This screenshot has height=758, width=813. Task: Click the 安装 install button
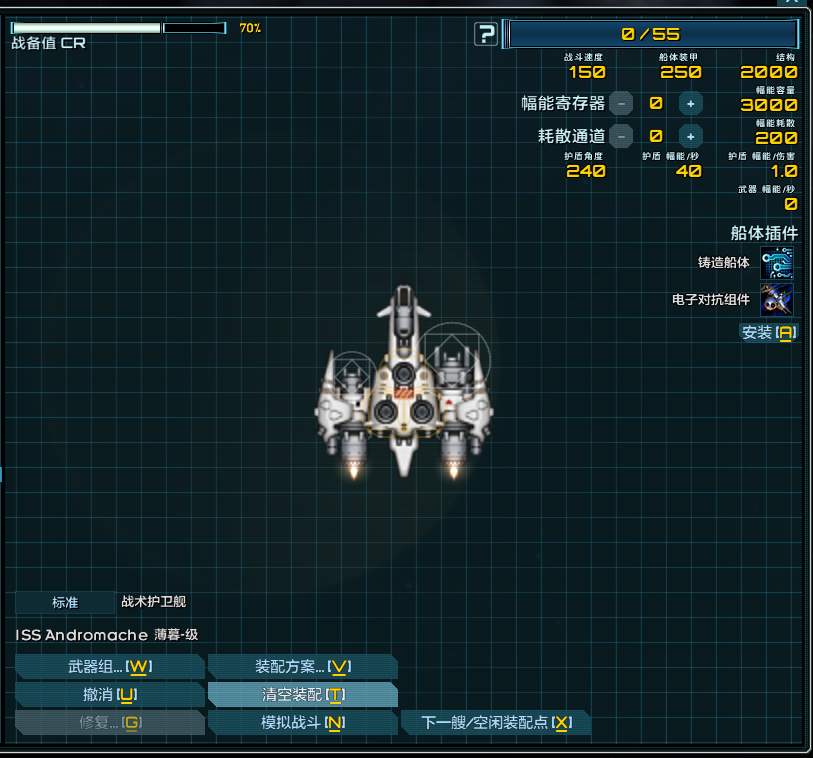click(x=768, y=333)
